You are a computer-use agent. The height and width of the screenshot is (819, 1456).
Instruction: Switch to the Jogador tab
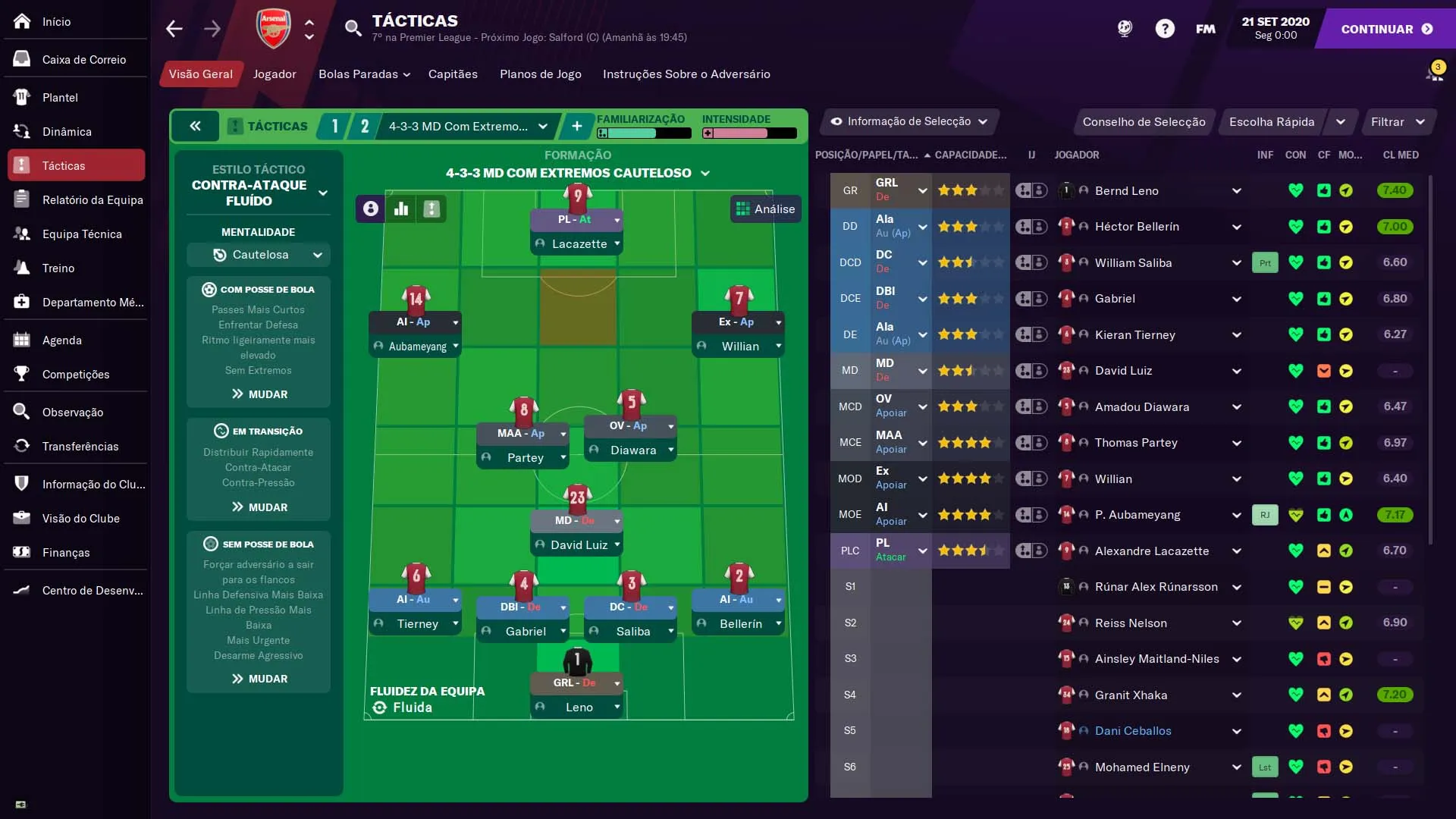point(274,74)
